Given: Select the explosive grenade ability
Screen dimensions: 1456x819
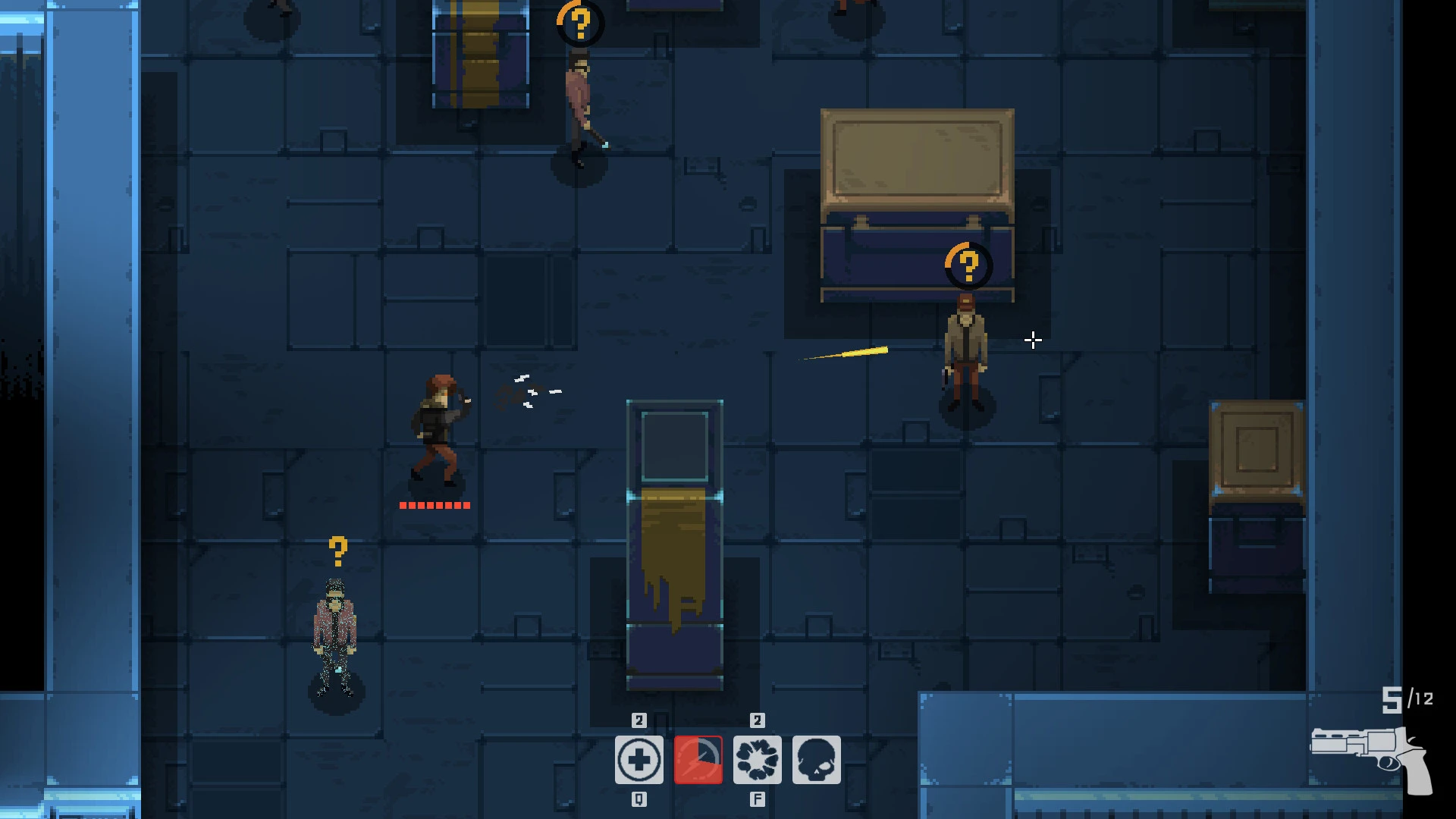Looking at the screenshot, I should 758,758.
